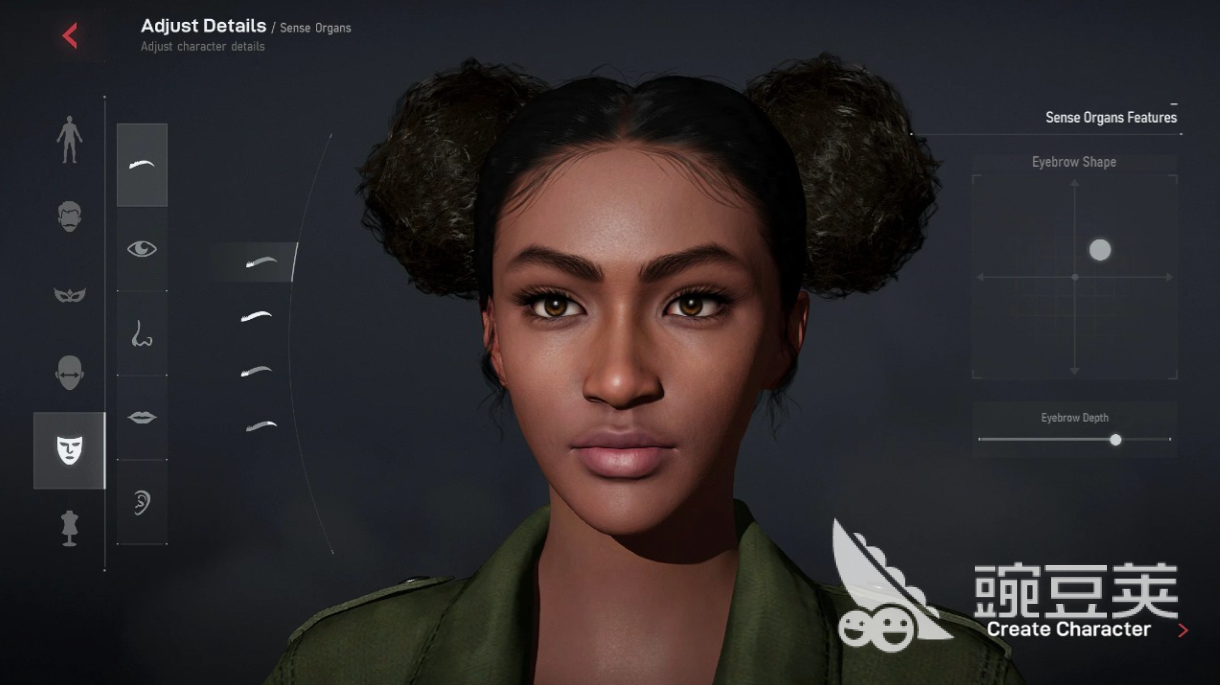Open the lips sense organ tab
The height and width of the screenshot is (685, 1220).
(x=142, y=417)
